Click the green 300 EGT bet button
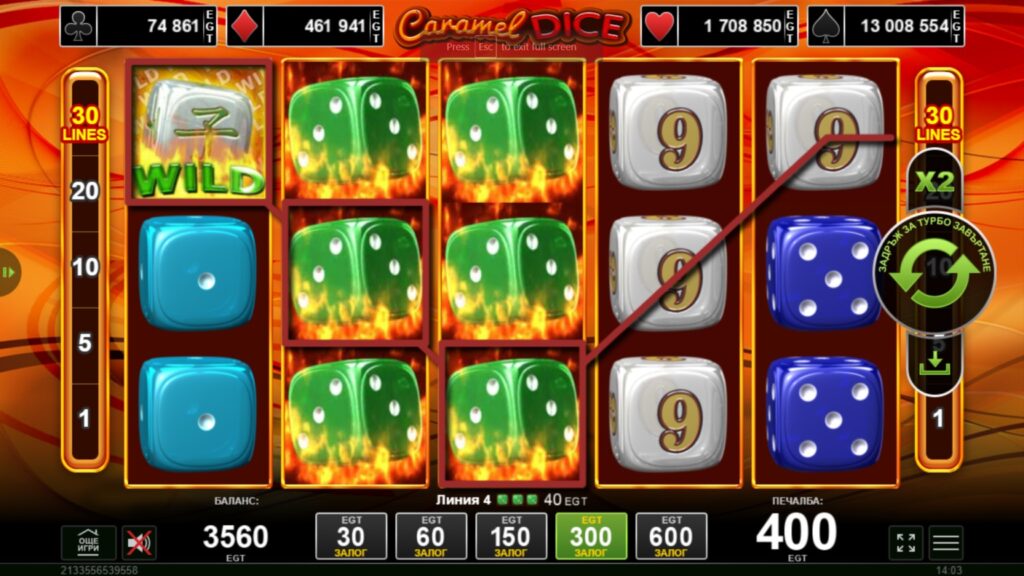This screenshot has height=576, width=1024. click(591, 537)
